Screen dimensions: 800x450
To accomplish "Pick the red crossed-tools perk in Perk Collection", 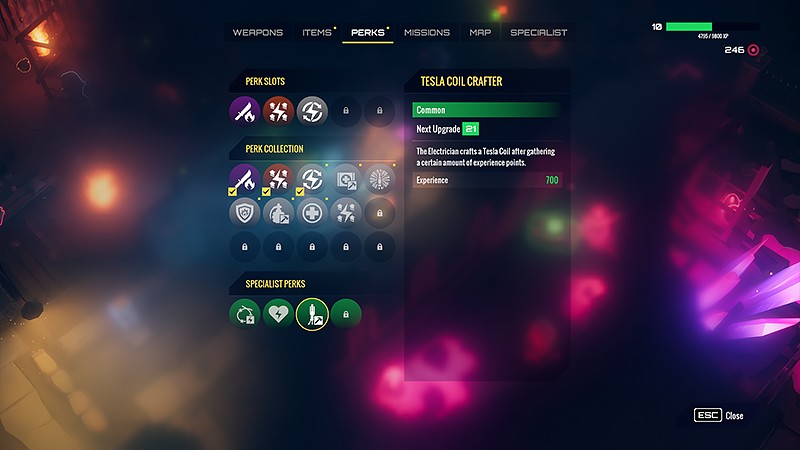I will click(279, 179).
